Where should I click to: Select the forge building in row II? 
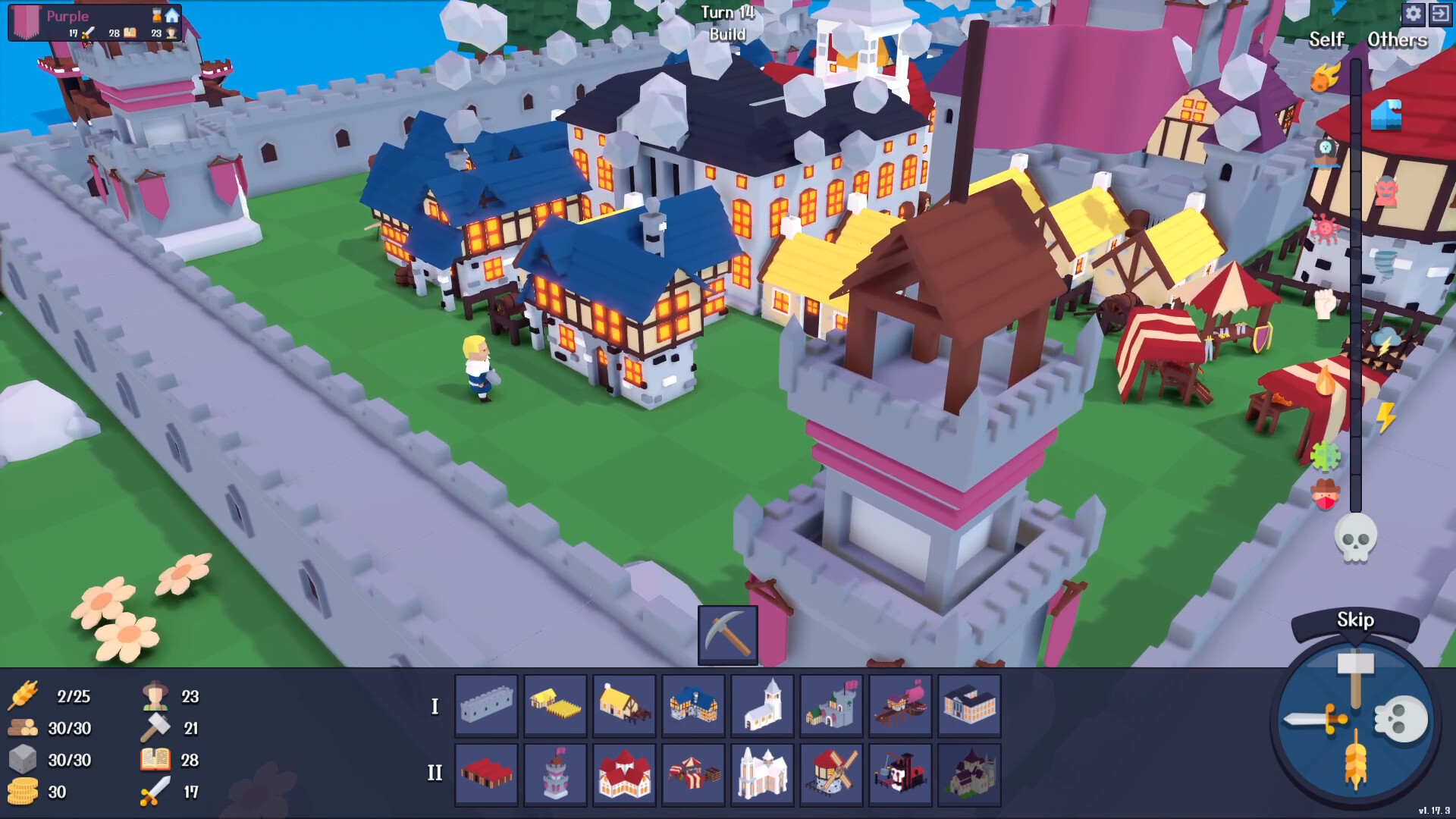(901, 772)
